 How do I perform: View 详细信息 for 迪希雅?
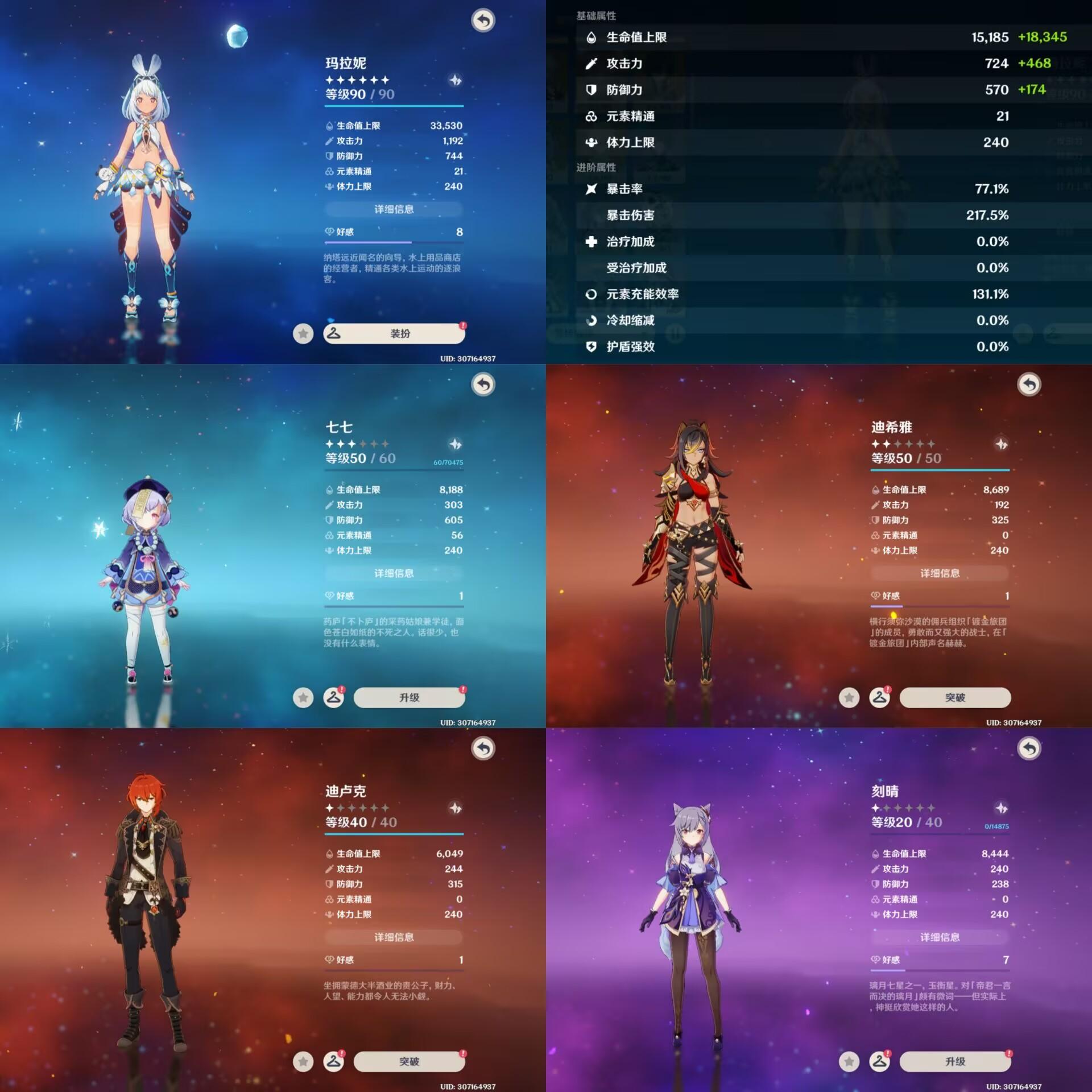940,573
